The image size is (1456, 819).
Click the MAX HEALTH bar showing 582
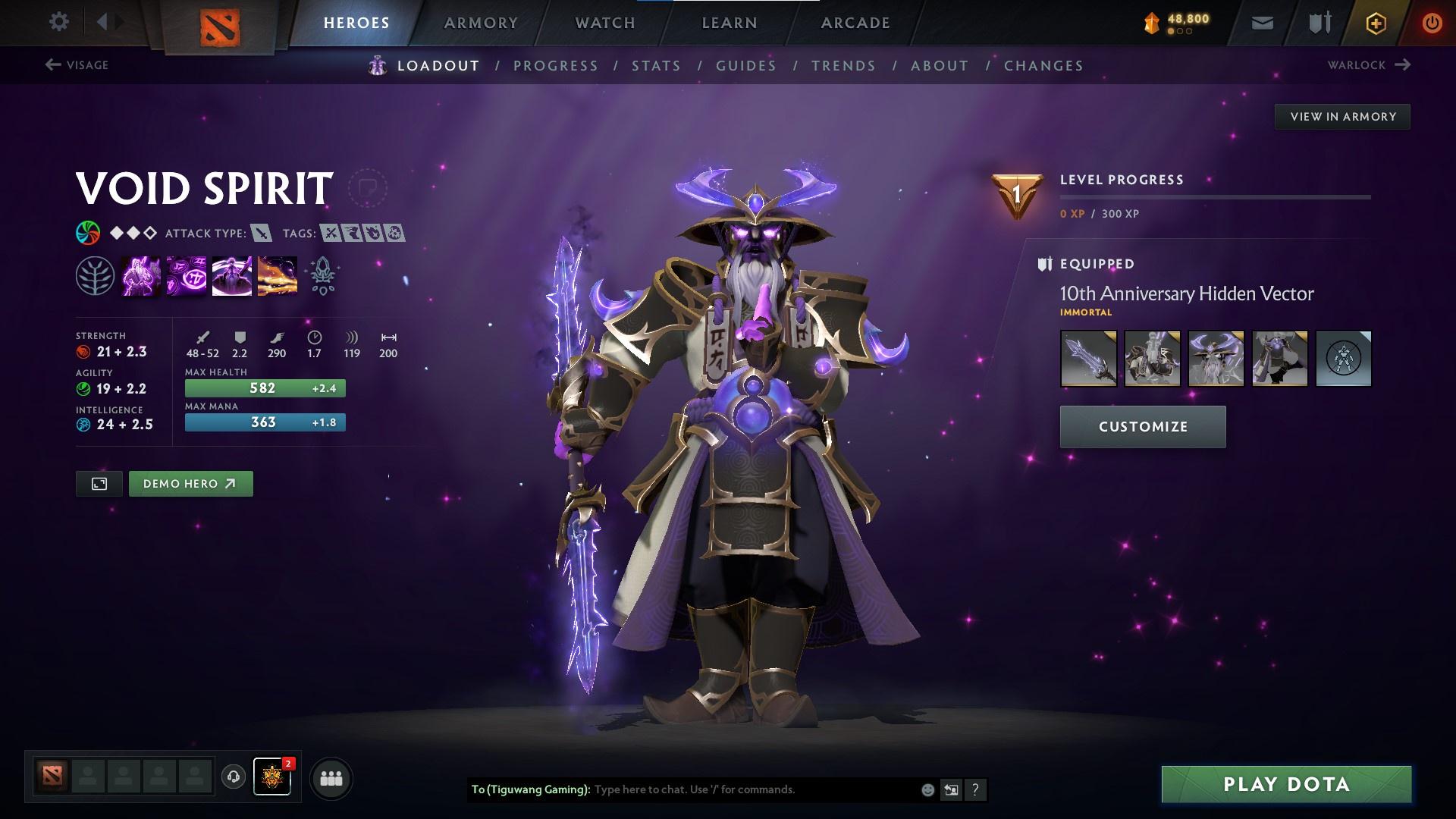coord(264,388)
